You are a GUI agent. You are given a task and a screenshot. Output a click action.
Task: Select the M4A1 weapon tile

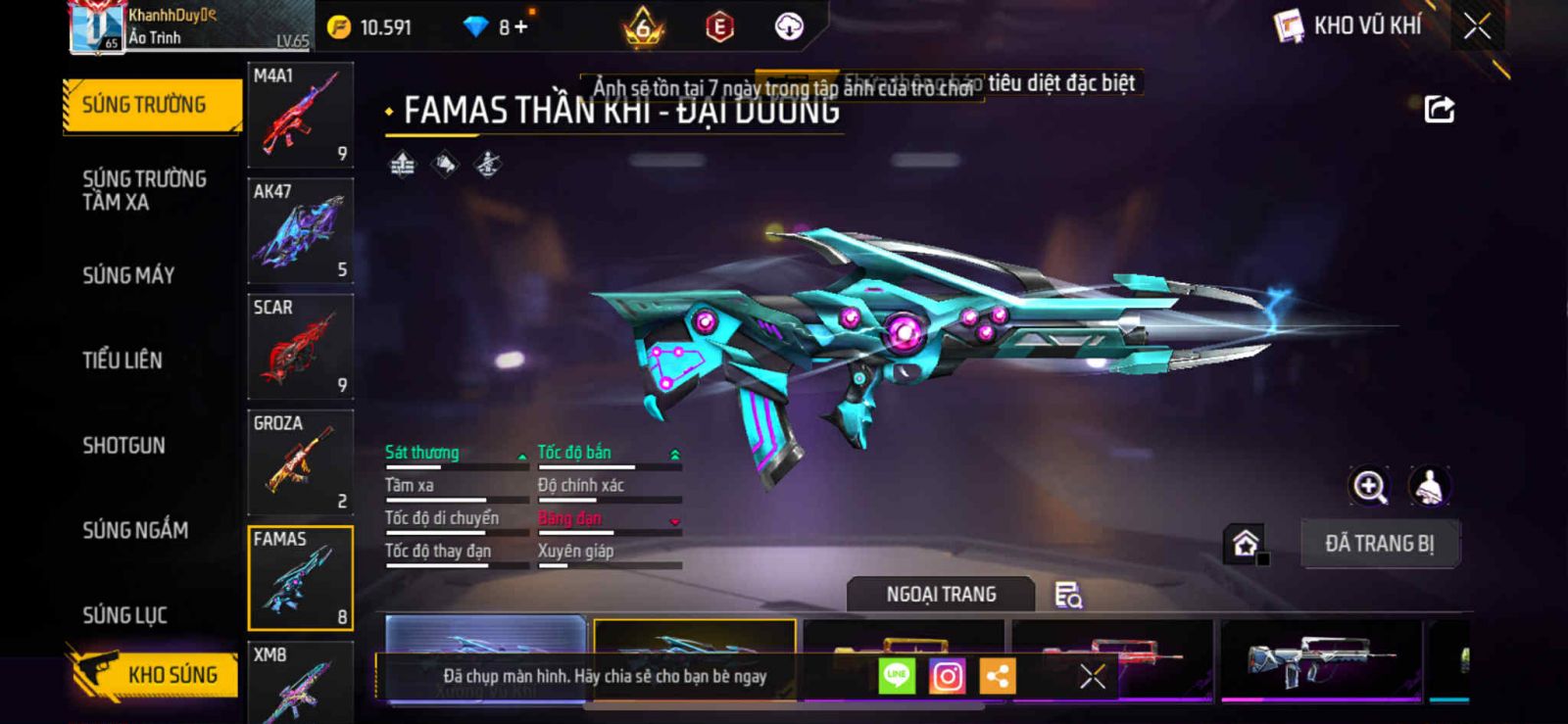[300, 116]
